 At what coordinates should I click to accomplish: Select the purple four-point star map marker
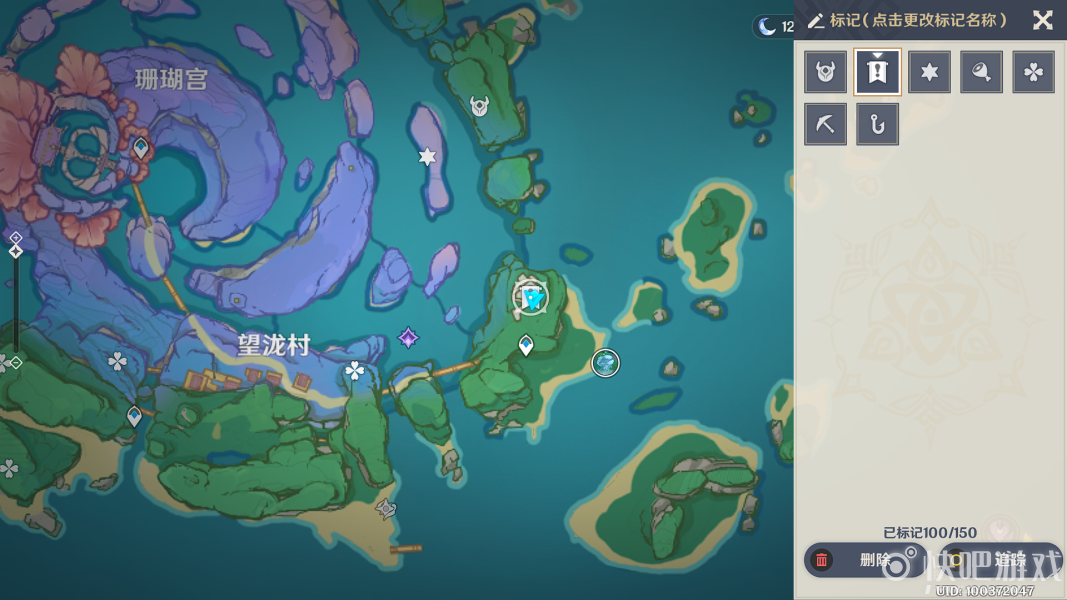[x=408, y=338]
